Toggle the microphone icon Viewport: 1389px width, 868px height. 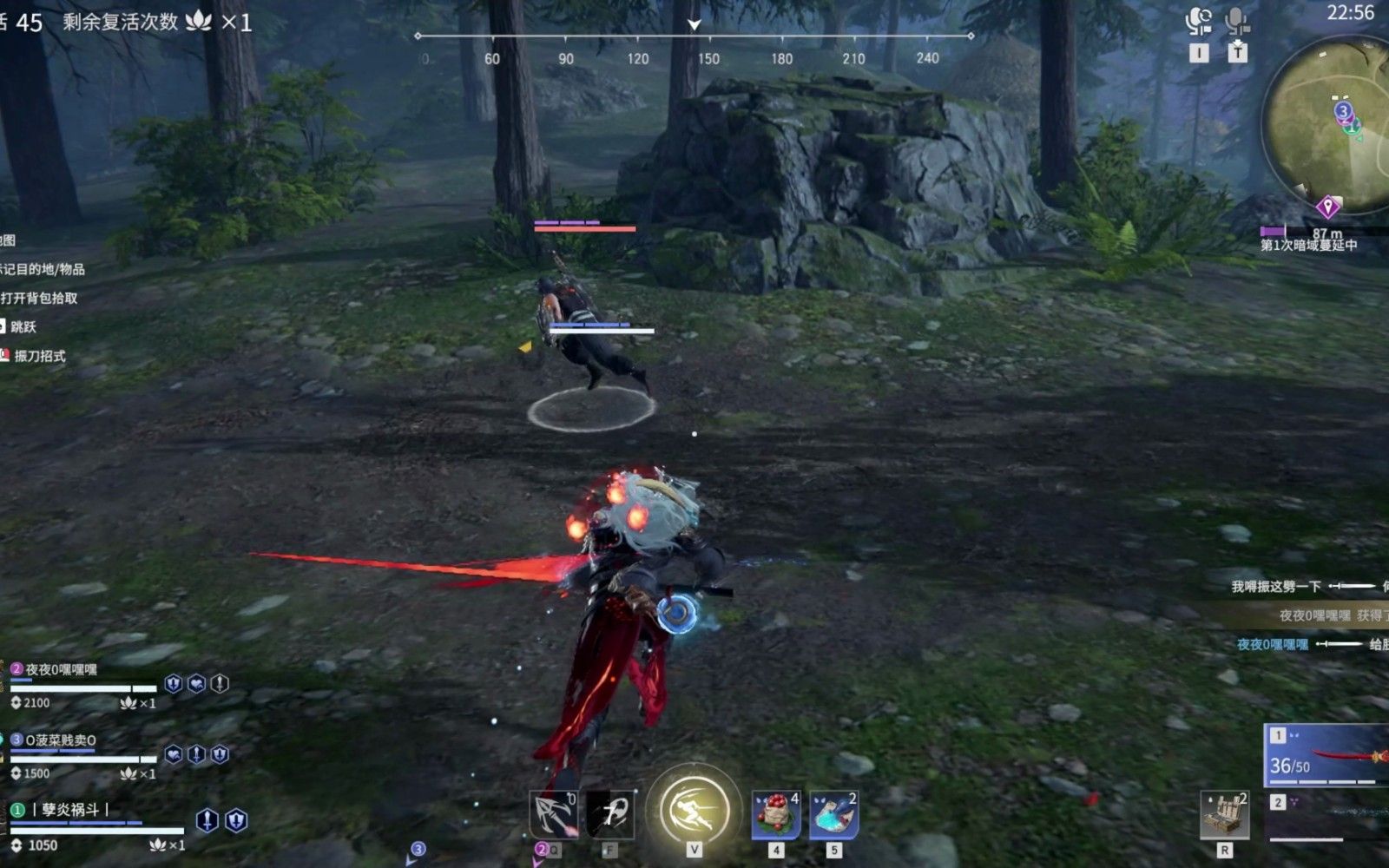tap(1237, 22)
